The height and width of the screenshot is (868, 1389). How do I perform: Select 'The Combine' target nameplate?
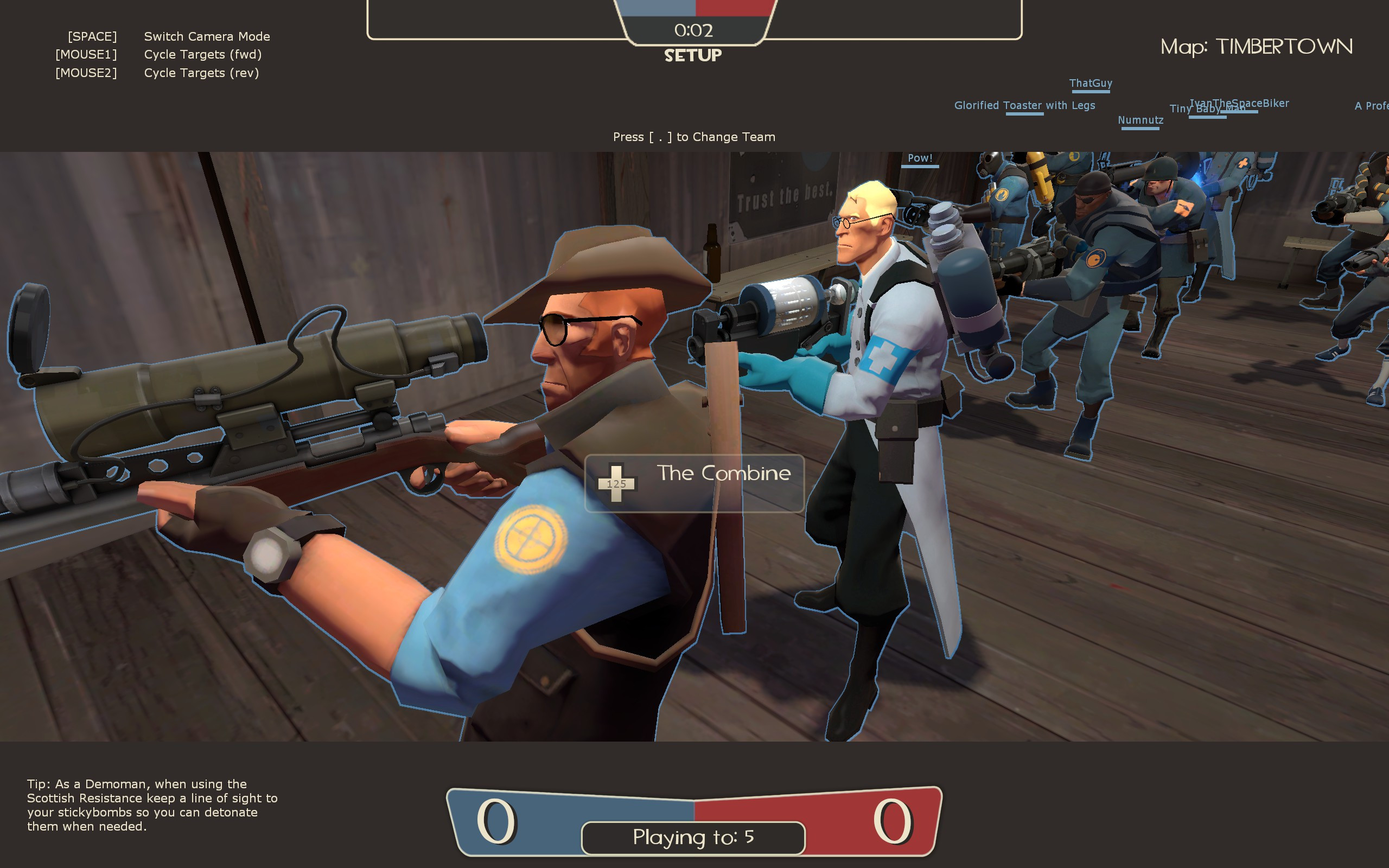[x=724, y=473]
